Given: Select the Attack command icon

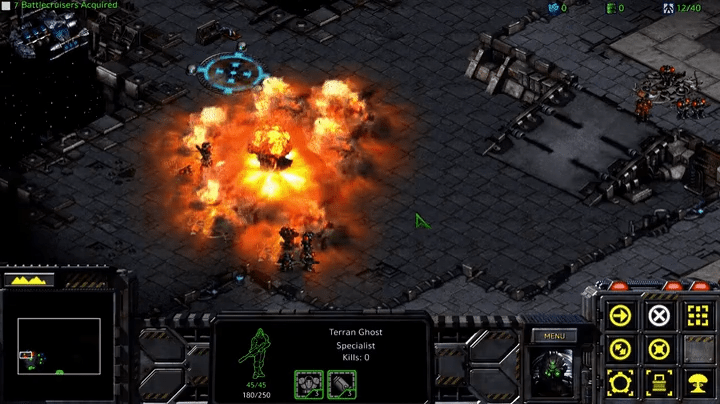Looking at the screenshot, I should (x=696, y=316).
